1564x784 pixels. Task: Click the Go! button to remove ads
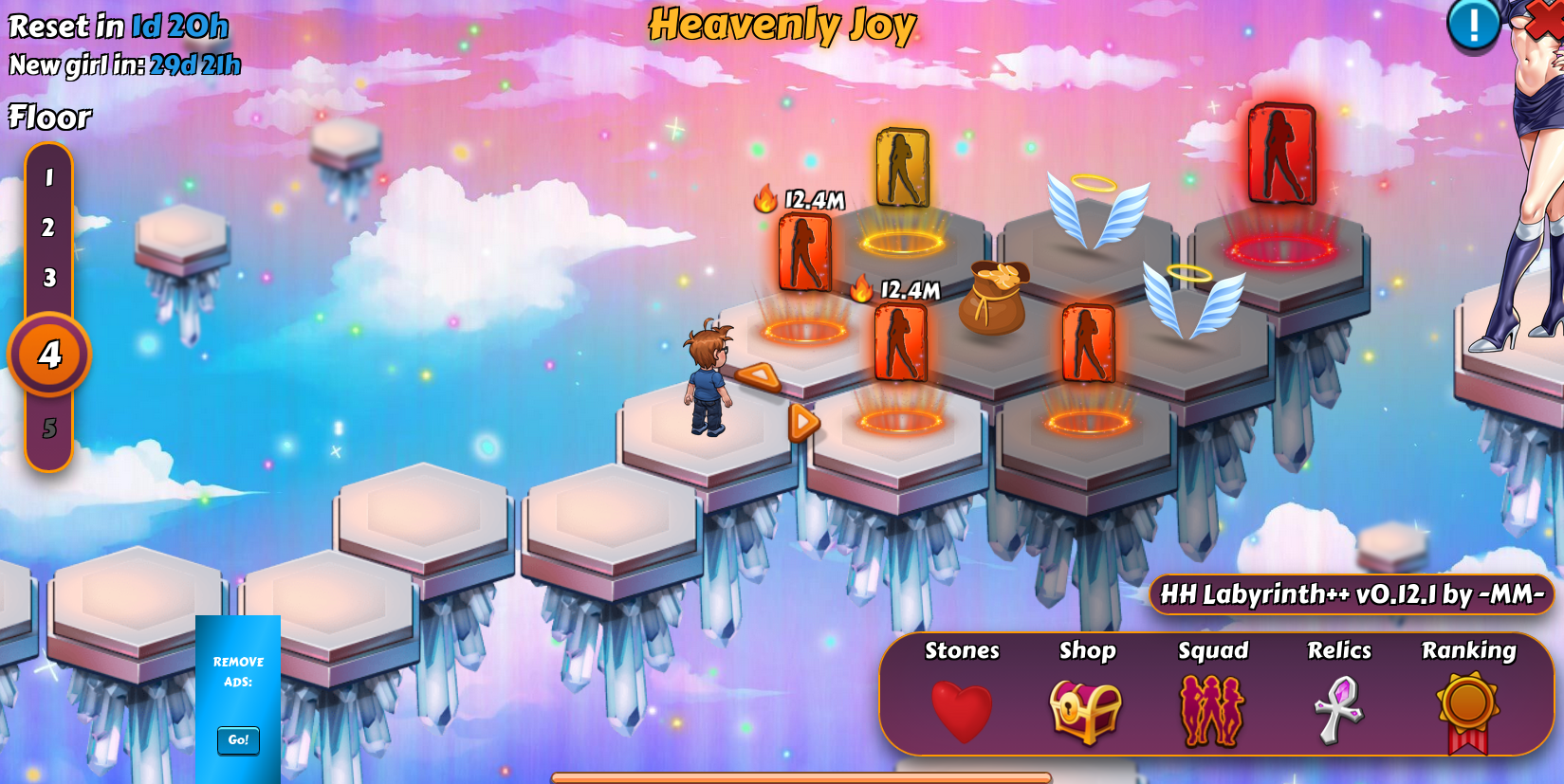(x=238, y=739)
